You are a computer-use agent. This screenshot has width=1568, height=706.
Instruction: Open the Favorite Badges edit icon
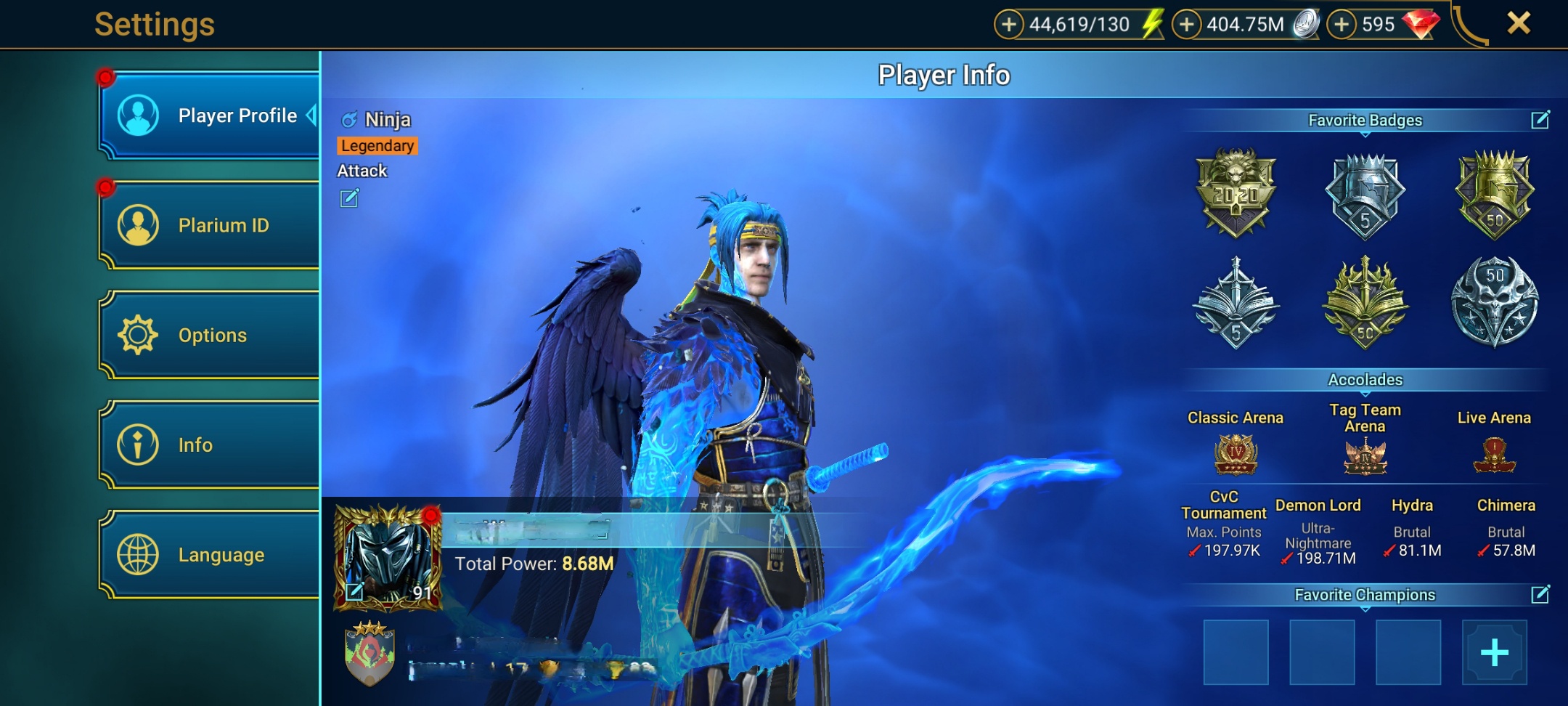[1541, 120]
